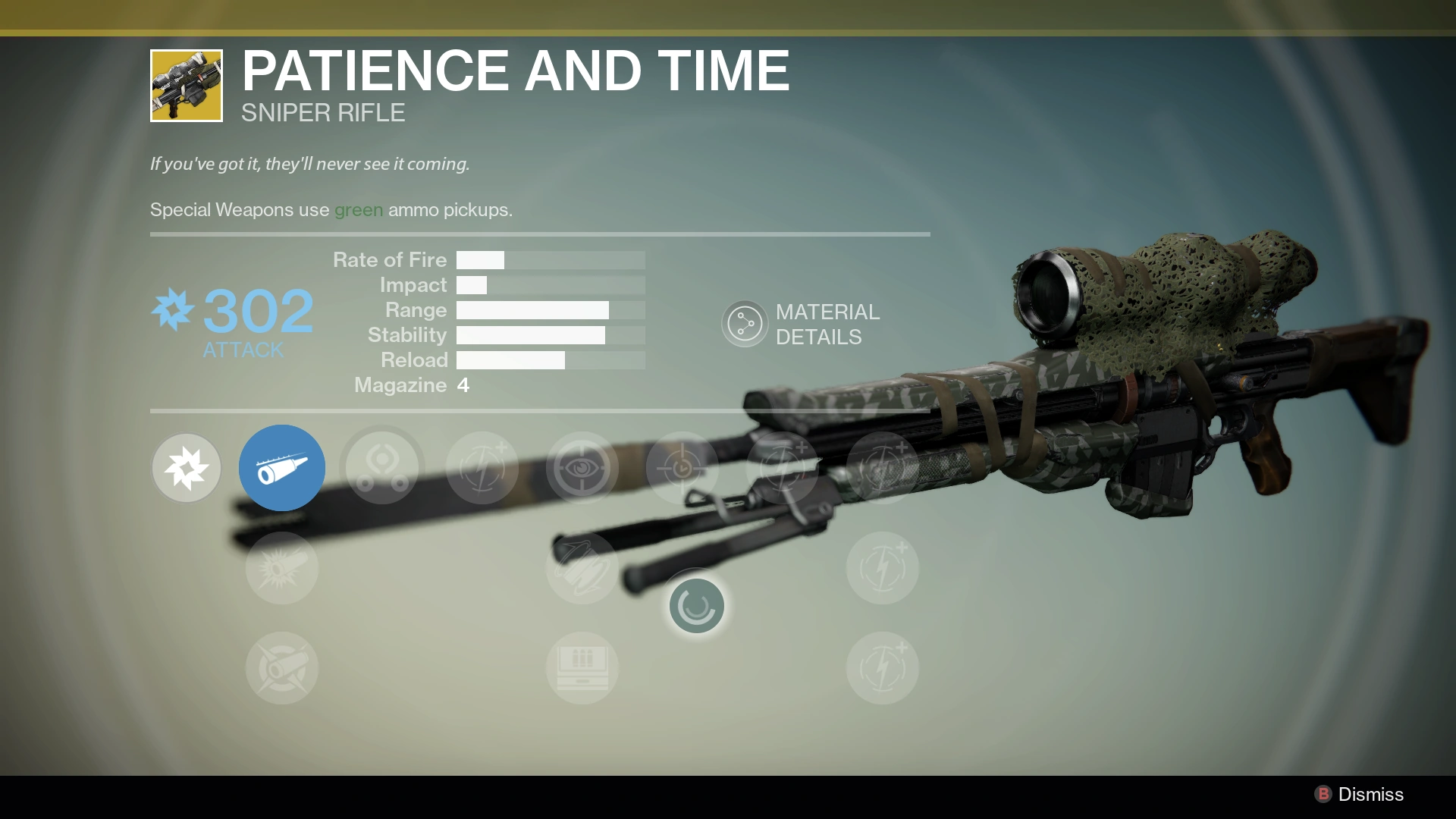This screenshot has height=819, width=1456.
Task: Choose the crossed-out barrel scope perk
Action: tap(282, 668)
